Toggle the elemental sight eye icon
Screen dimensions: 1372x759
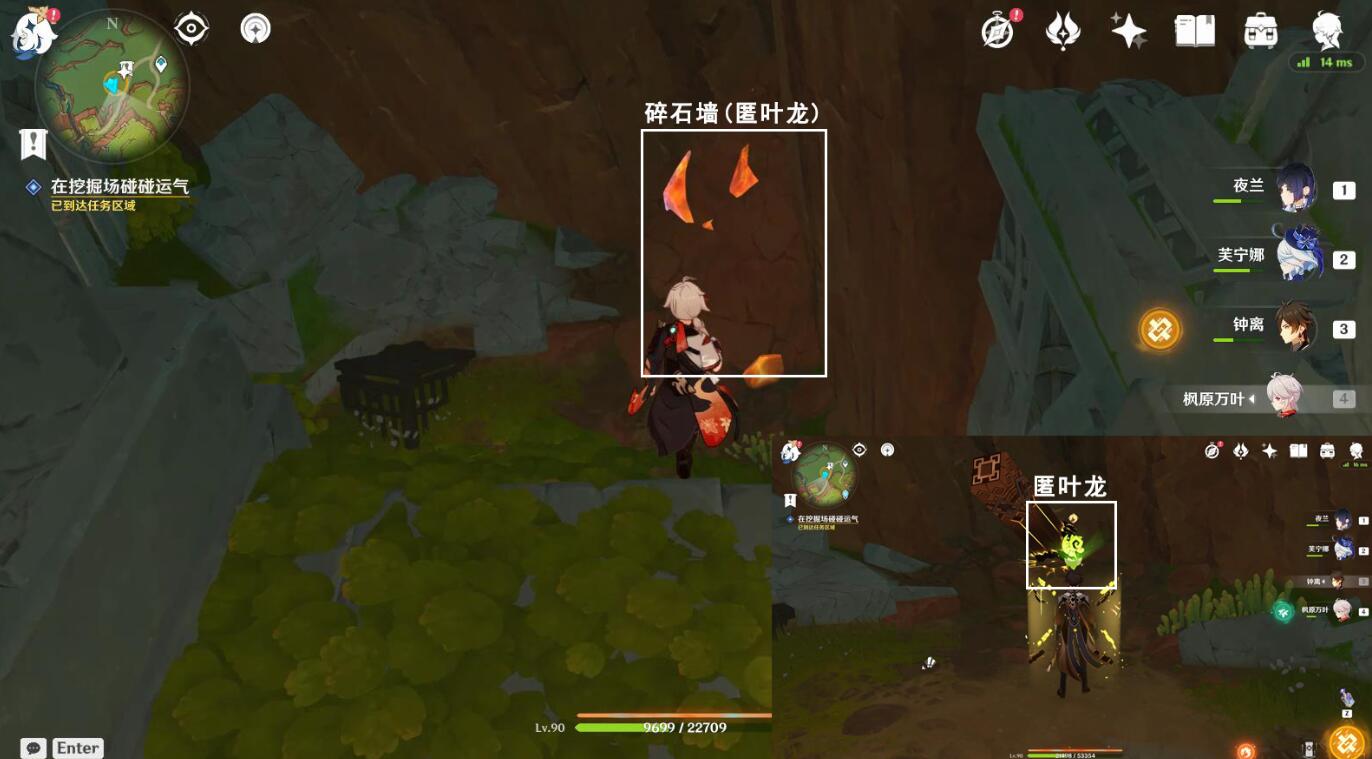click(x=189, y=28)
